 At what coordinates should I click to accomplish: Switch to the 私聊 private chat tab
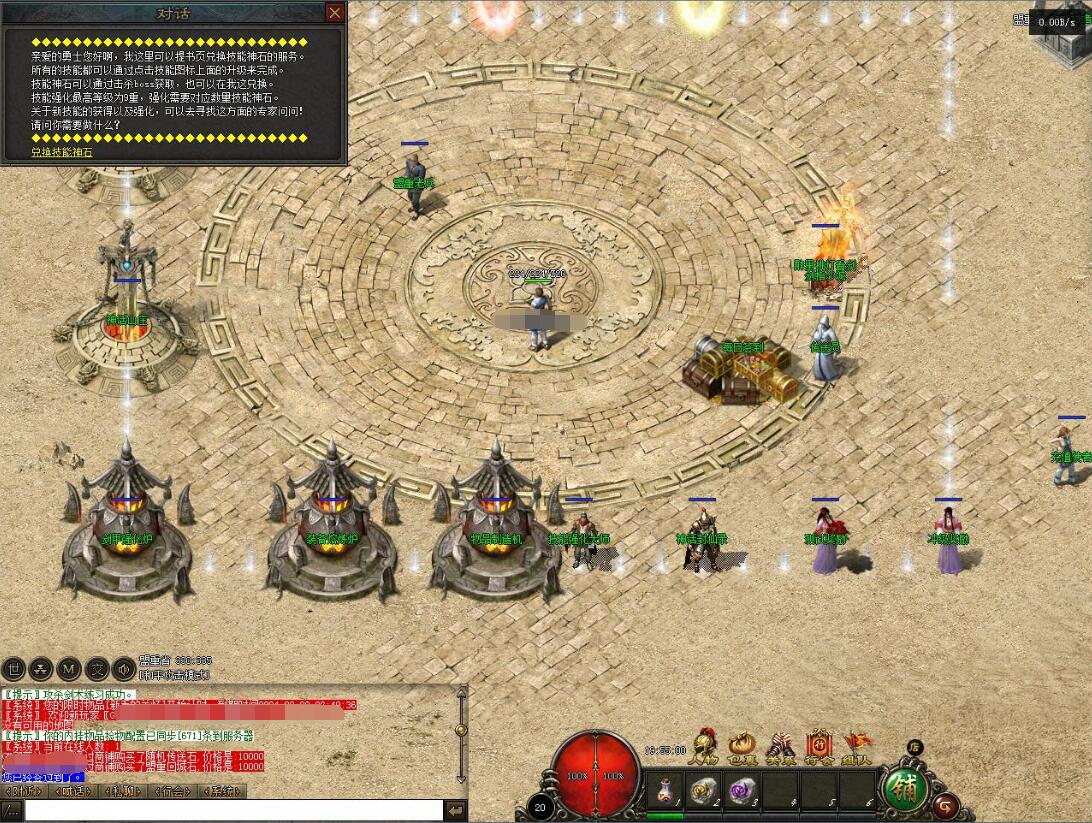[x=123, y=791]
